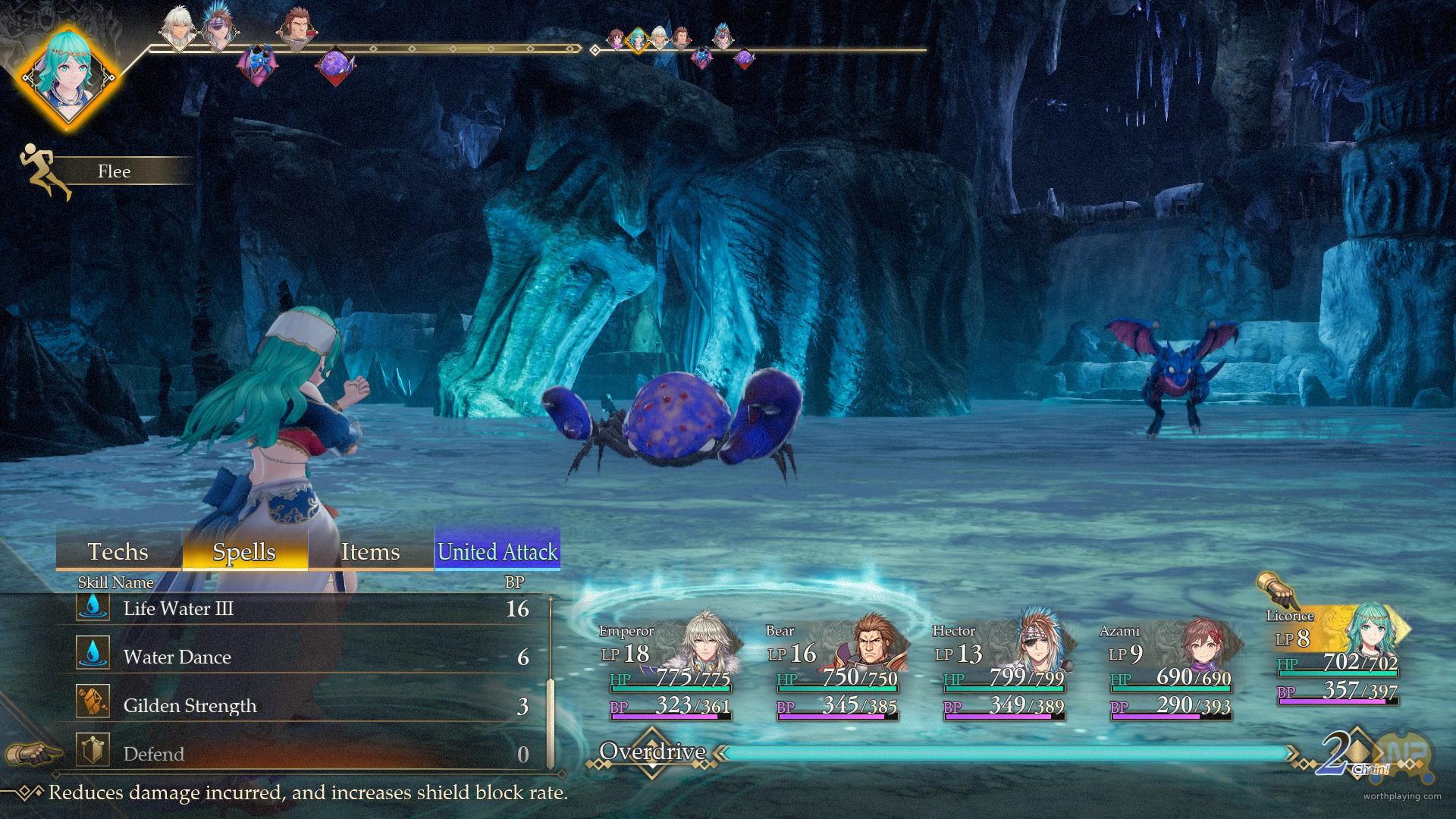Select Hector's party status panel
The image size is (1456, 819).
[1001, 669]
